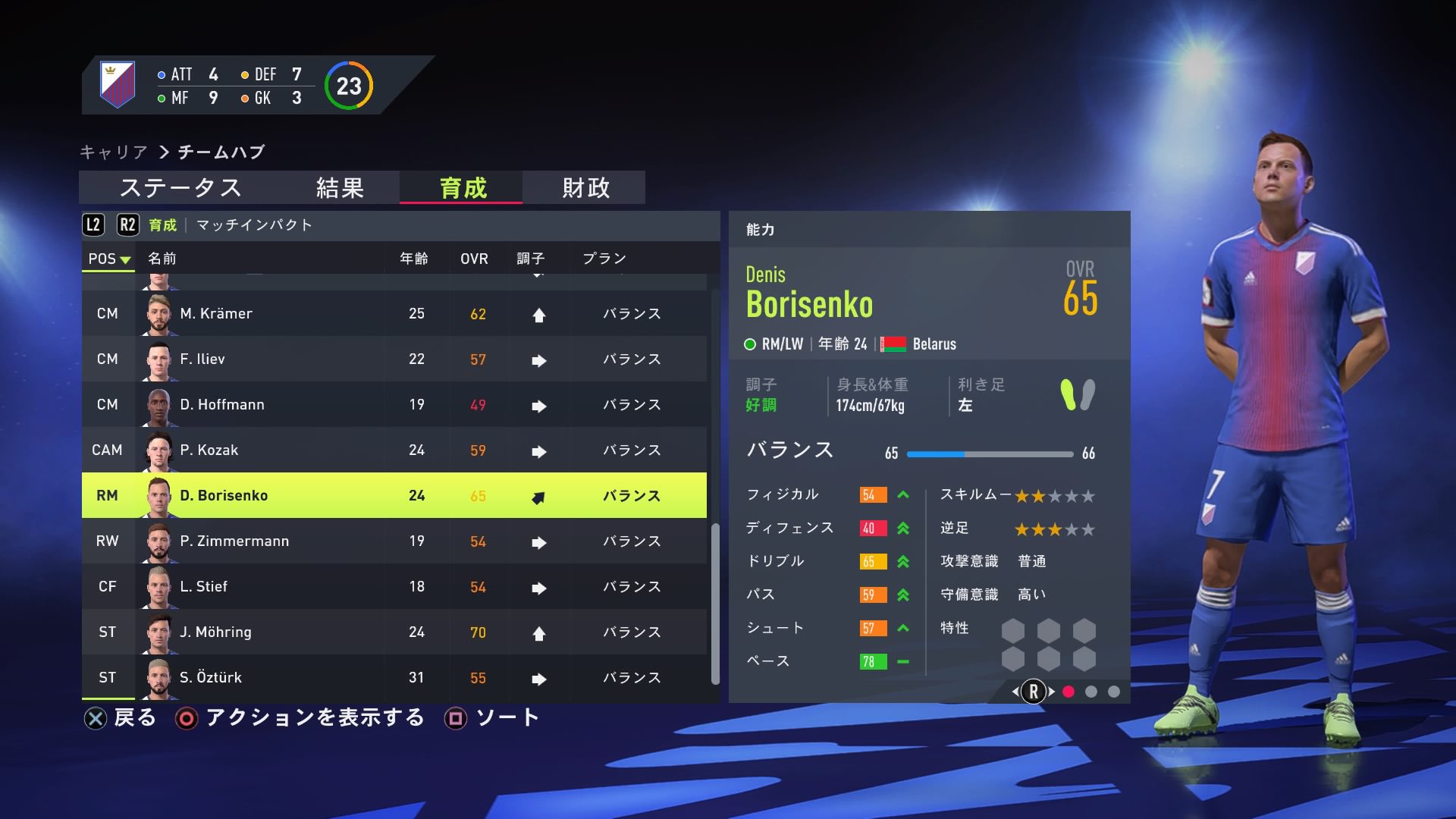
Task: Click the second pagination dot
Action: (1090, 691)
